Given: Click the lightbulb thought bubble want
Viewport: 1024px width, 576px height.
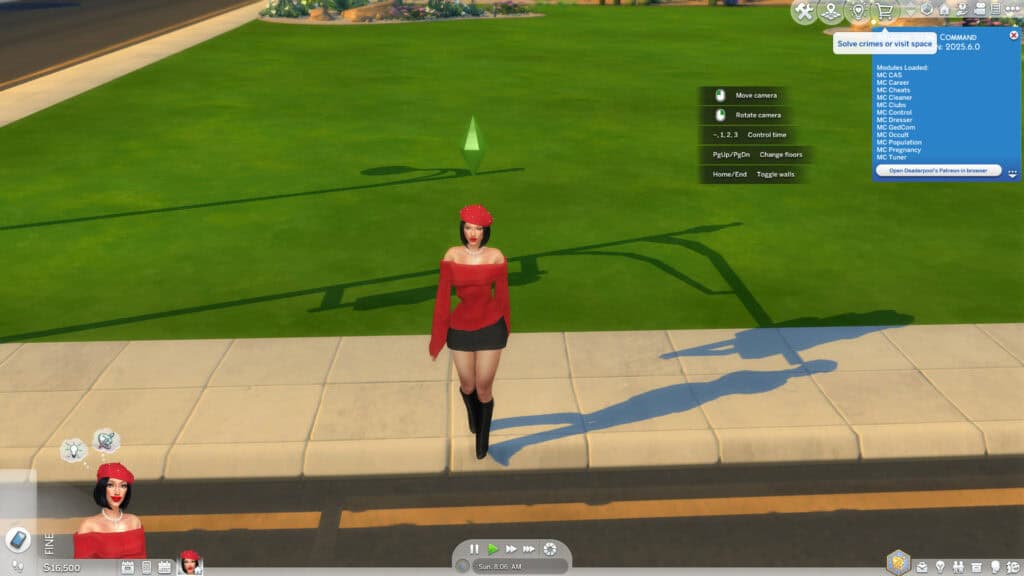Looking at the screenshot, I should [x=73, y=451].
